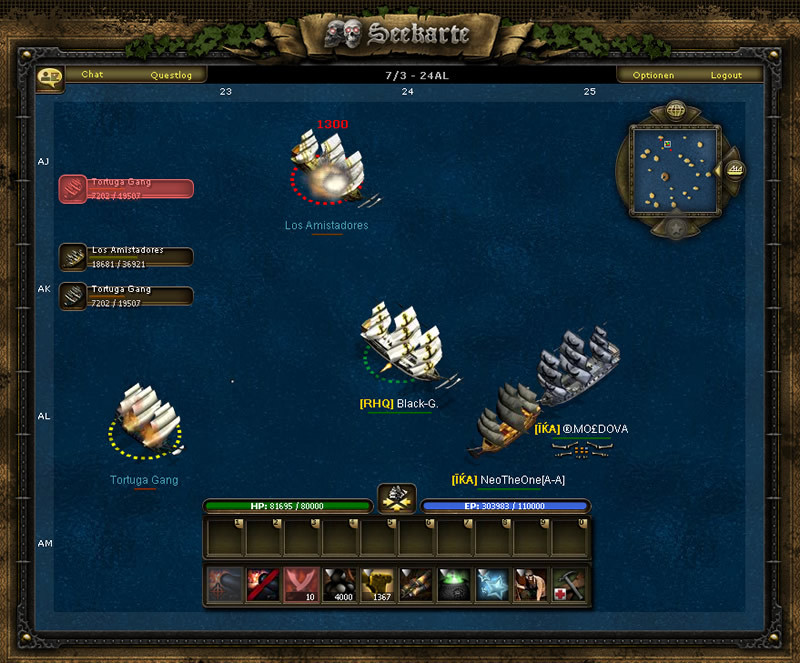Click the sea minimap
This screenshot has width=800, height=663.
tap(673, 169)
